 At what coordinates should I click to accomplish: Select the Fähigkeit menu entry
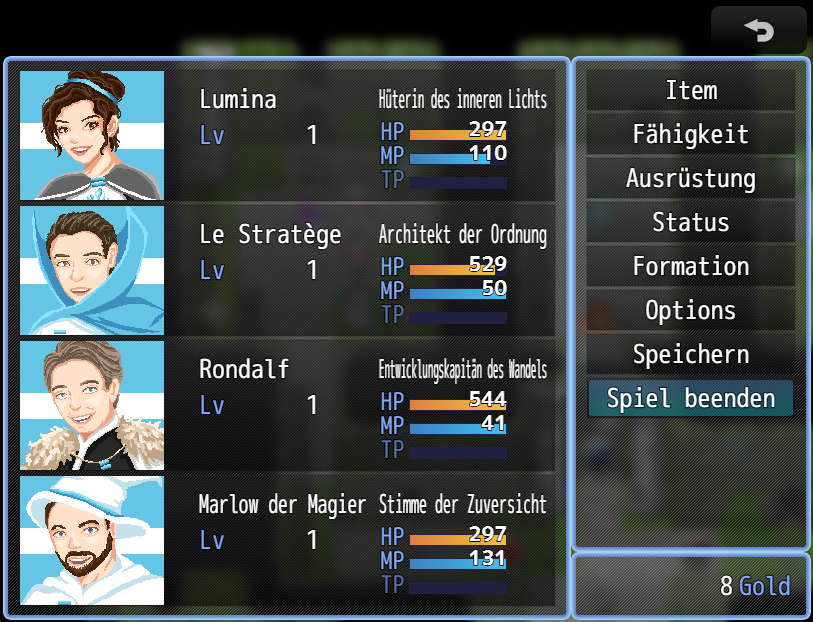point(690,135)
